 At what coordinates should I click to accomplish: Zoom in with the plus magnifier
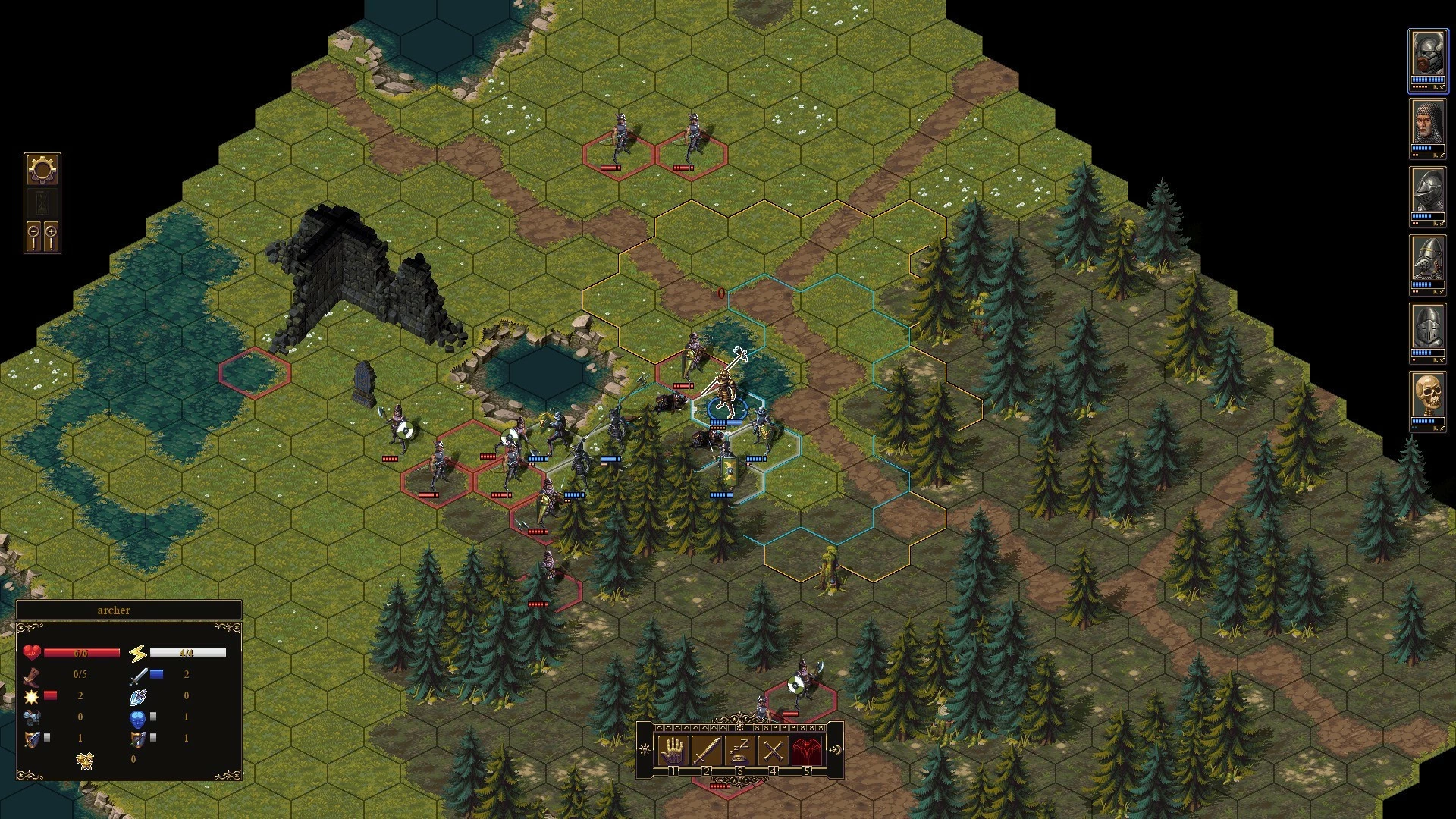point(52,236)
